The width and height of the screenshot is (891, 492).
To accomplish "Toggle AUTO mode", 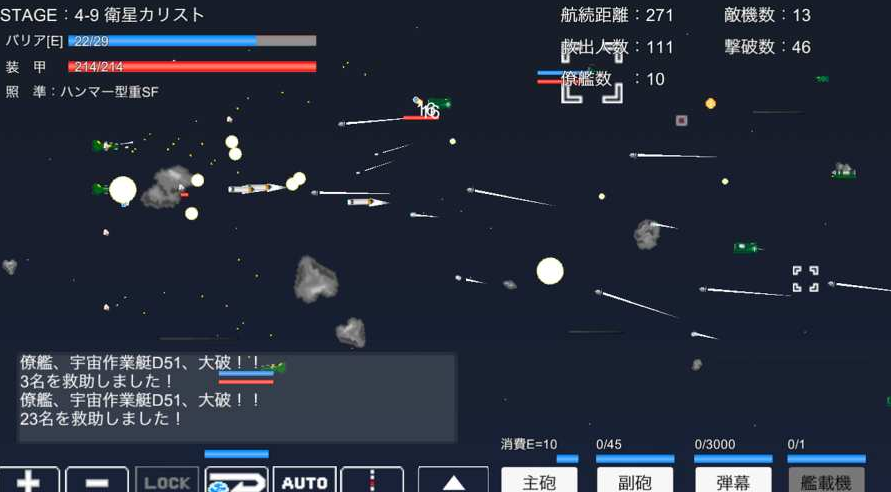I will click(x=304, y=480).
